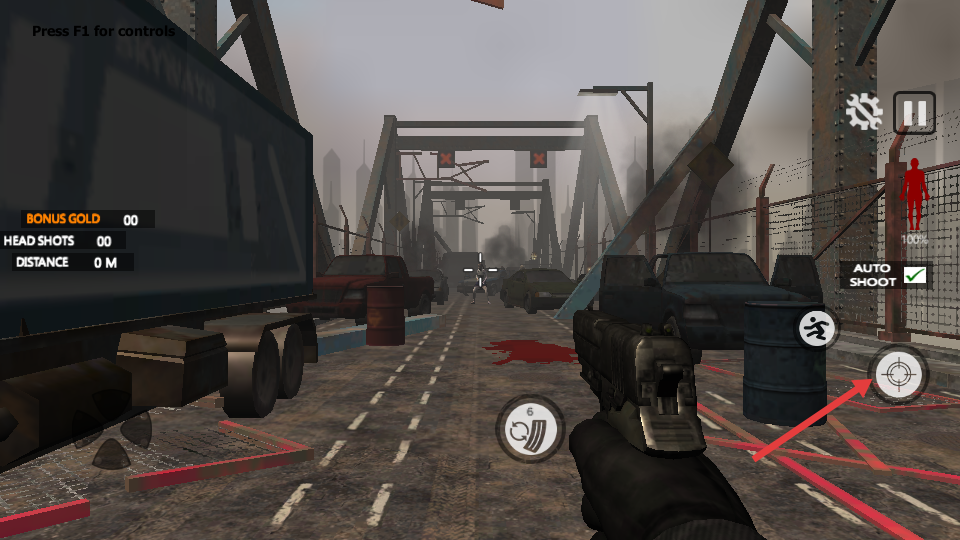
Task: Open the gear settings menu
Action: pyautogui.click(x=863, y=112)
